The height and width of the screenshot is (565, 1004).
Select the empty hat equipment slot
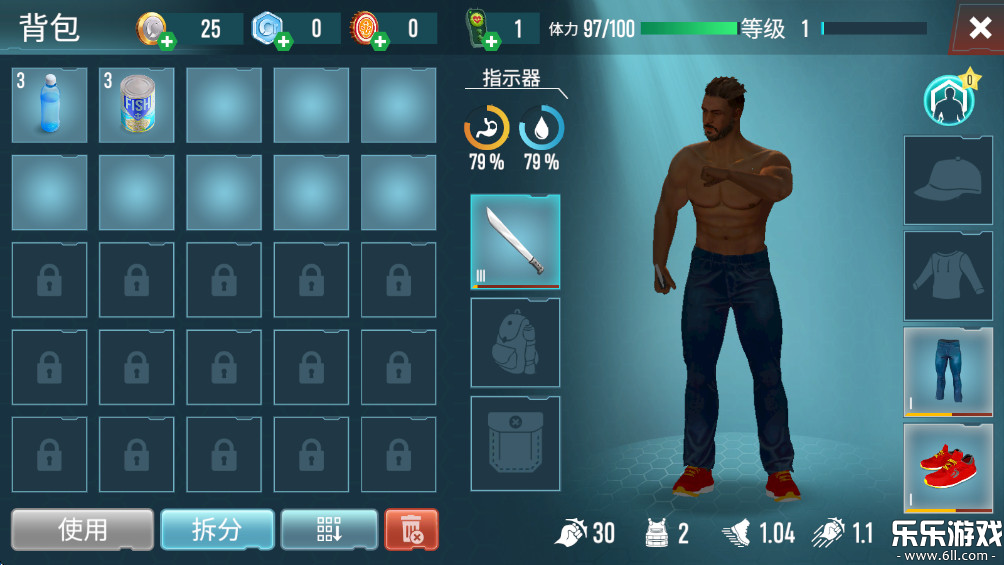tap(948, 181)
